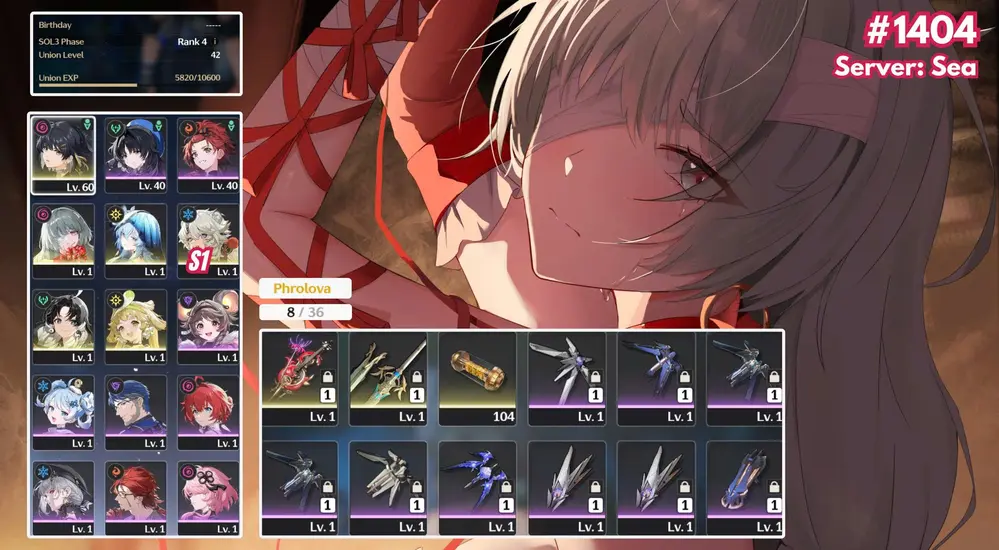999x550 pixels.
Task: Choose the blonde character with round yellow hat
Action: point(136,326)
